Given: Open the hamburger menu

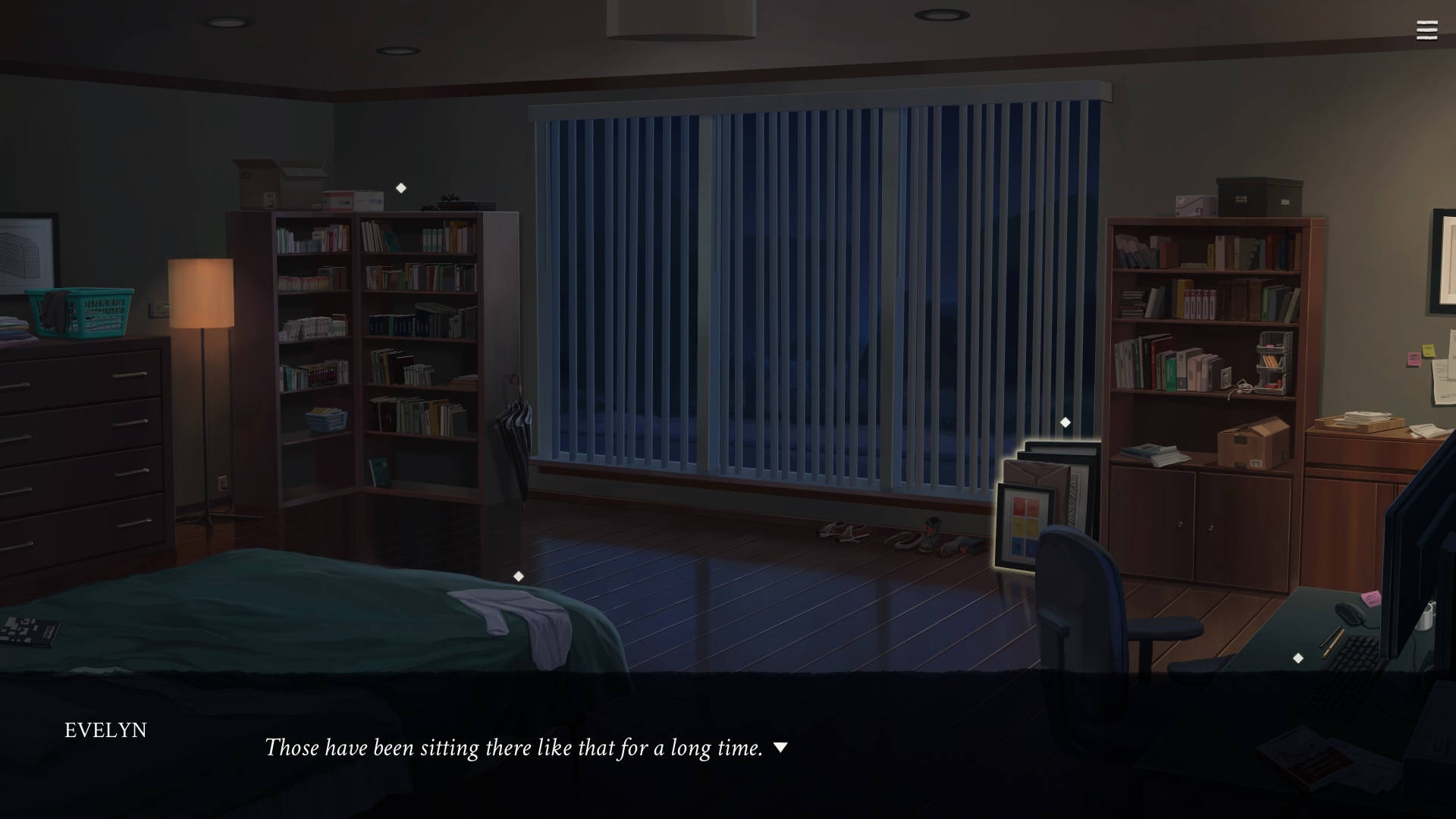Looking at the screenshot, I should pyautogui.click(x=1426, y=30).
